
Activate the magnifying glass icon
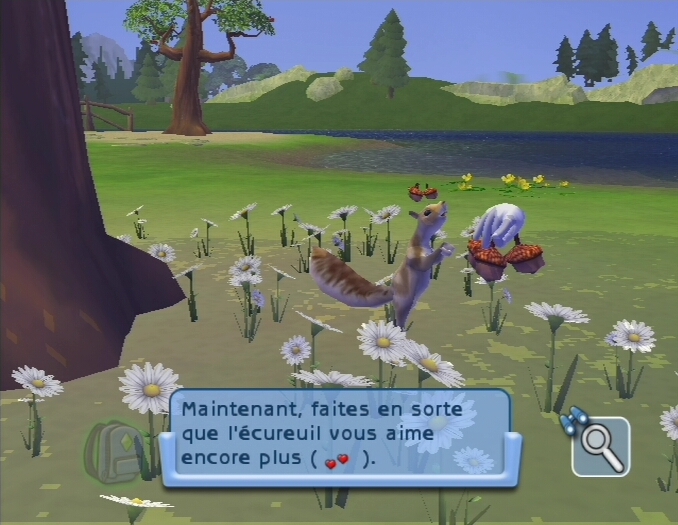coord(600,446)
